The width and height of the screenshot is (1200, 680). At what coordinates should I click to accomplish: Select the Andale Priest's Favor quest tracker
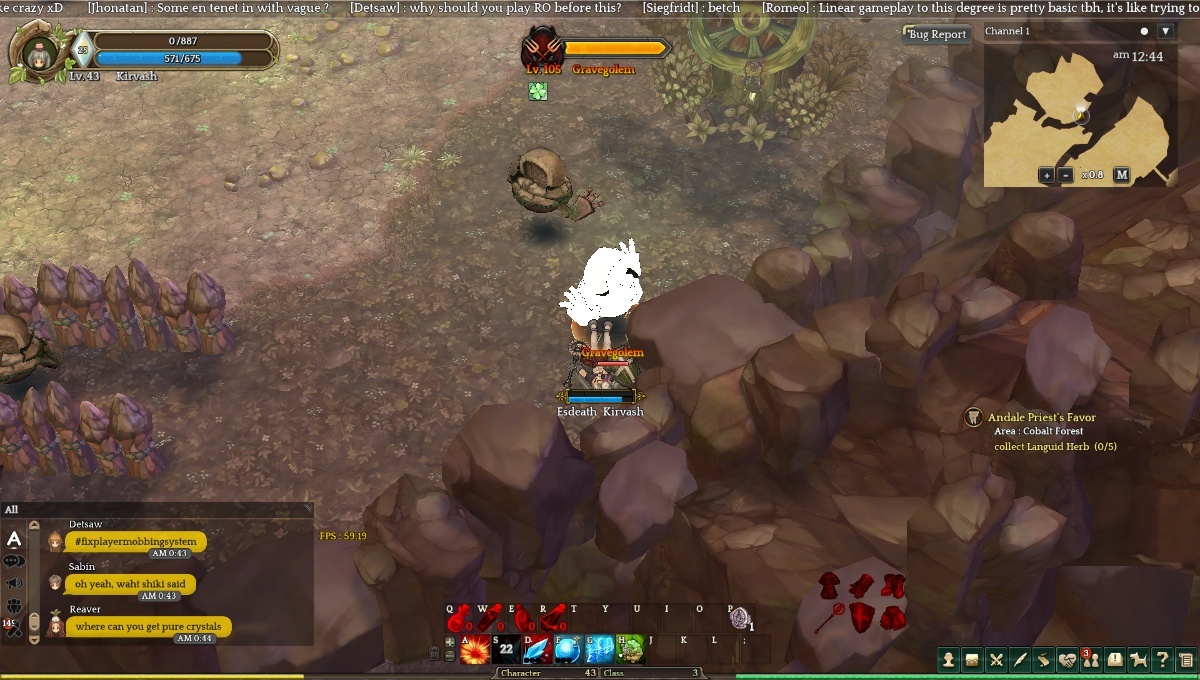(1041, 418)
